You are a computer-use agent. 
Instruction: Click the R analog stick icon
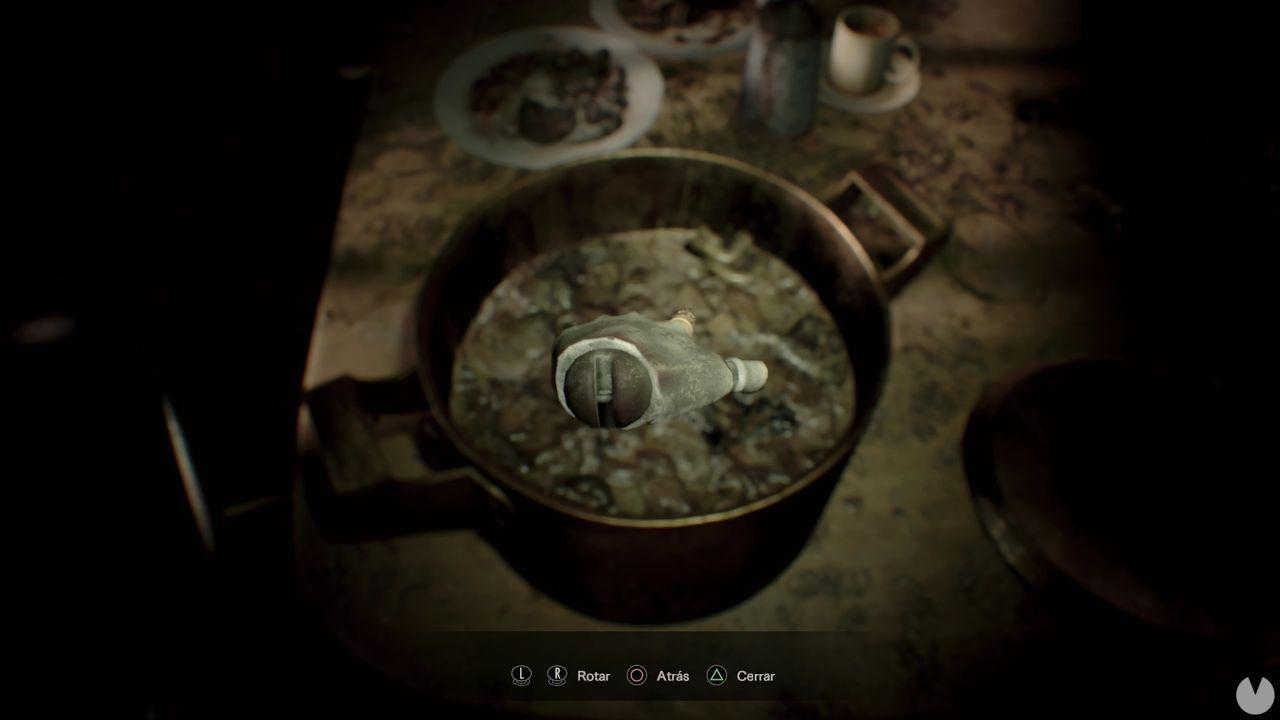pyautogui.click(x=557, y=675)
